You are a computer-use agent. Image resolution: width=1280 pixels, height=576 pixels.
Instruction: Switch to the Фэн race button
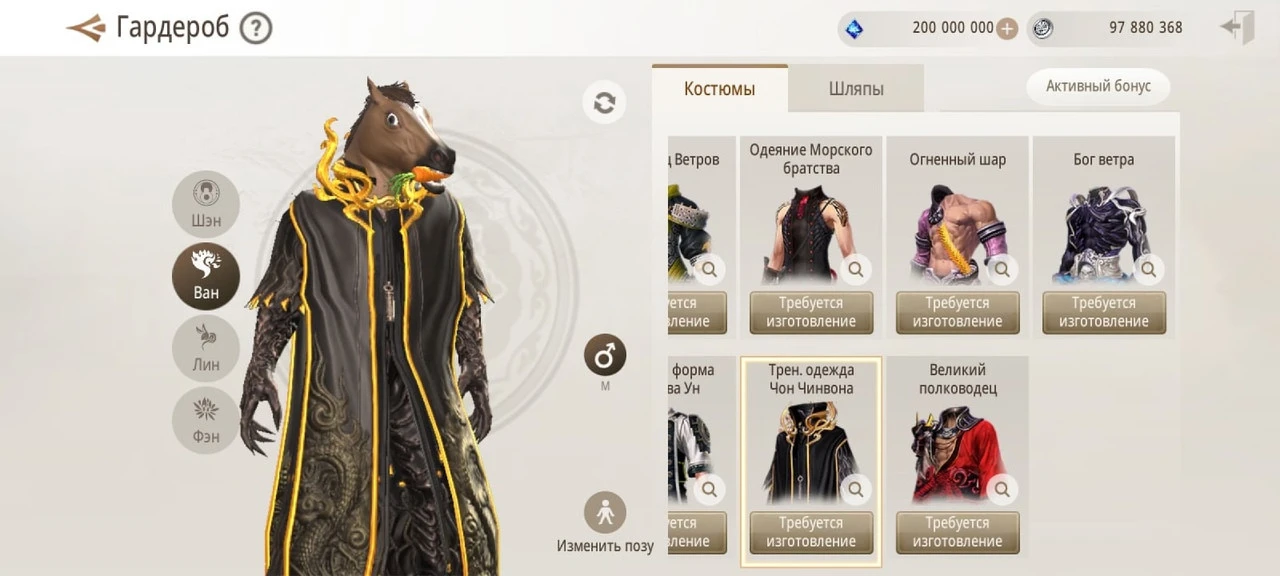[x=206, y=420]
